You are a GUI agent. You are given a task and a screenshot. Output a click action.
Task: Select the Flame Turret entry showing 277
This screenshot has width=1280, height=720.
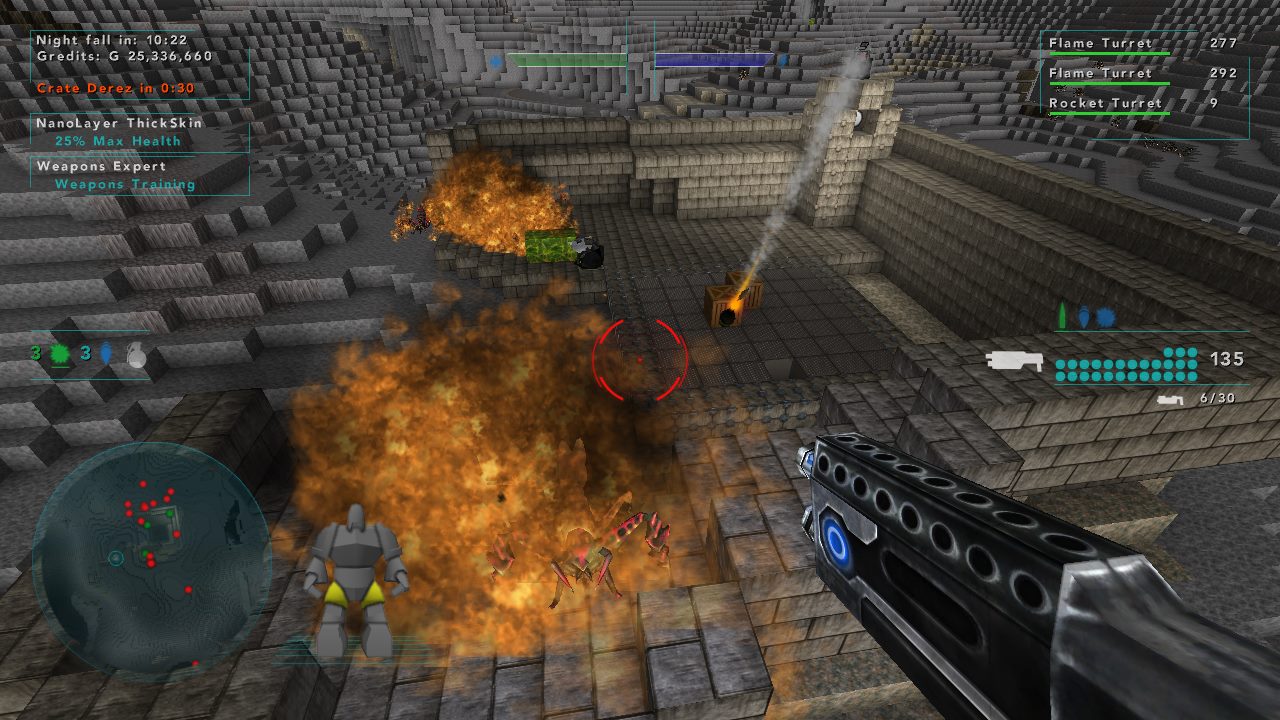1100,43
